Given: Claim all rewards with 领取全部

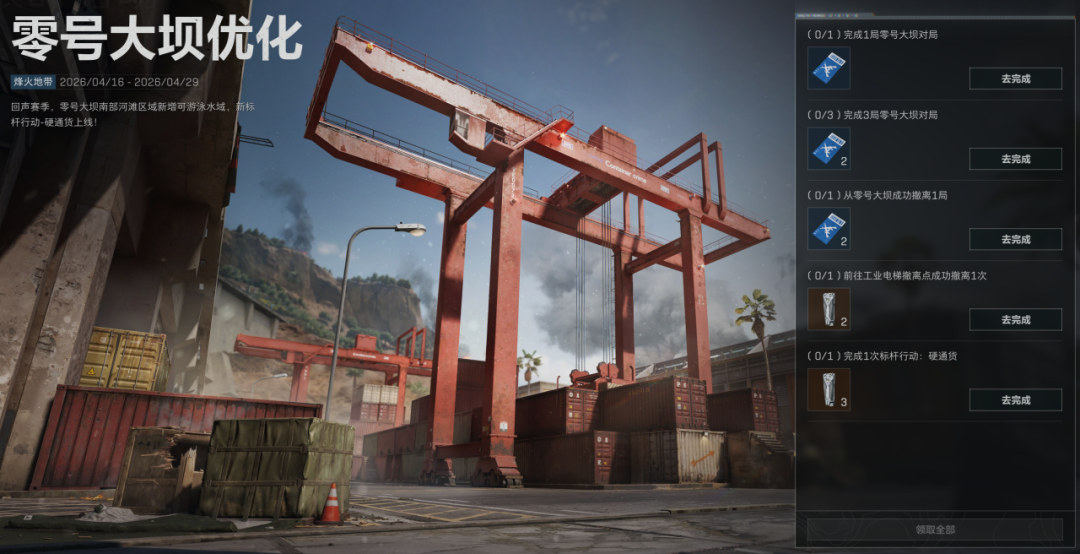Looking at the screenshot, I should 934,529.
